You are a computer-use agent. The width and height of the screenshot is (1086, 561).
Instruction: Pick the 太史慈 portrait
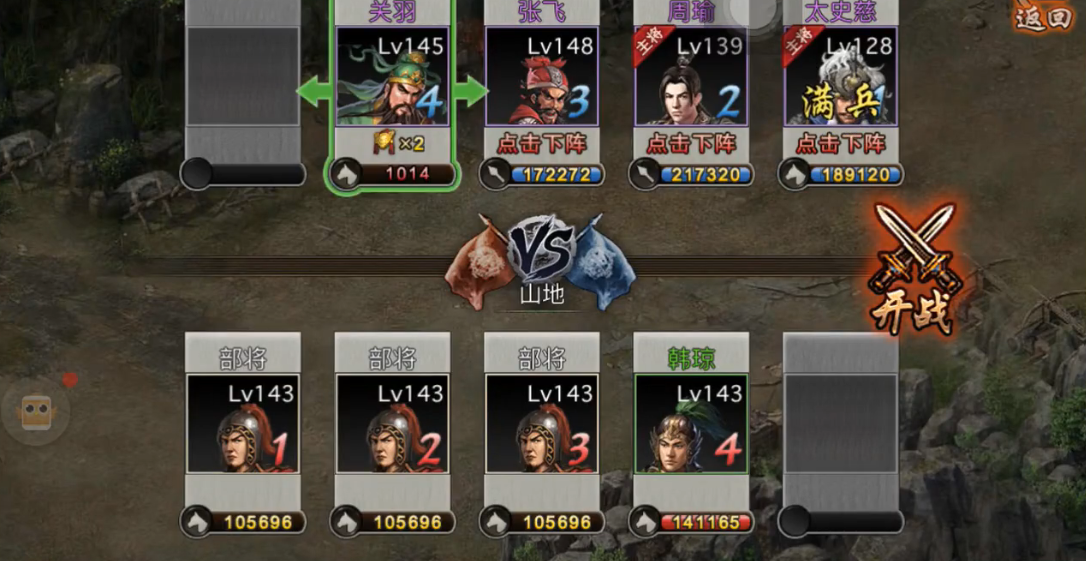(x=841, y=77)
